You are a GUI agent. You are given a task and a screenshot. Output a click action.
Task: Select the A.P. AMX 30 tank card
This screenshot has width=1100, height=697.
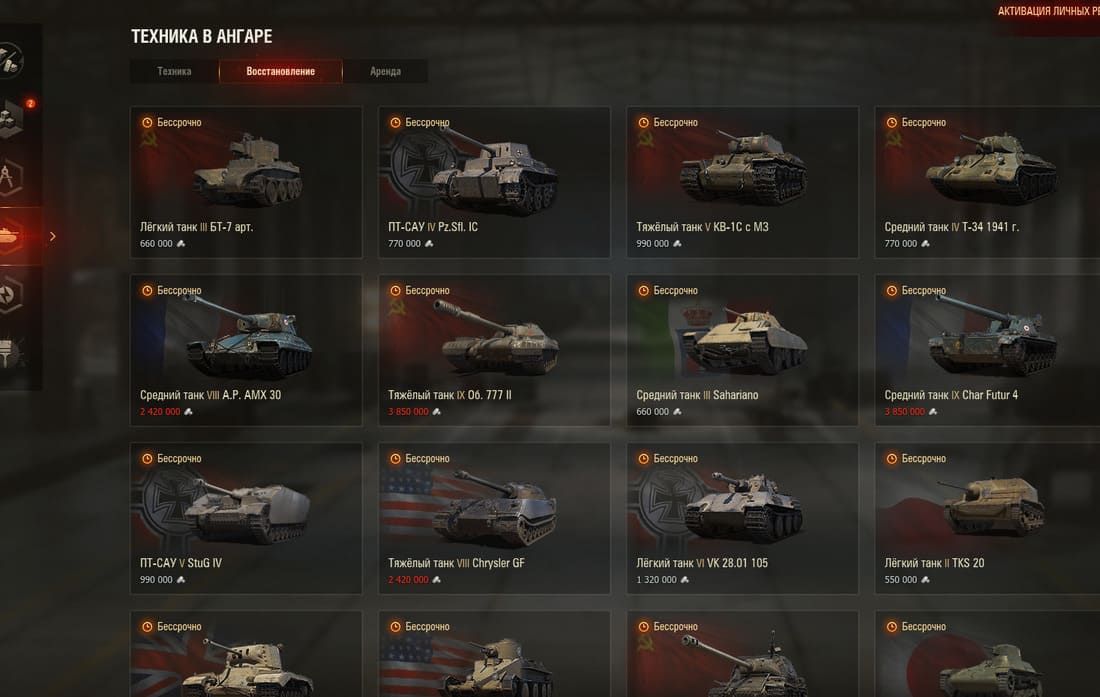[246, 350]
